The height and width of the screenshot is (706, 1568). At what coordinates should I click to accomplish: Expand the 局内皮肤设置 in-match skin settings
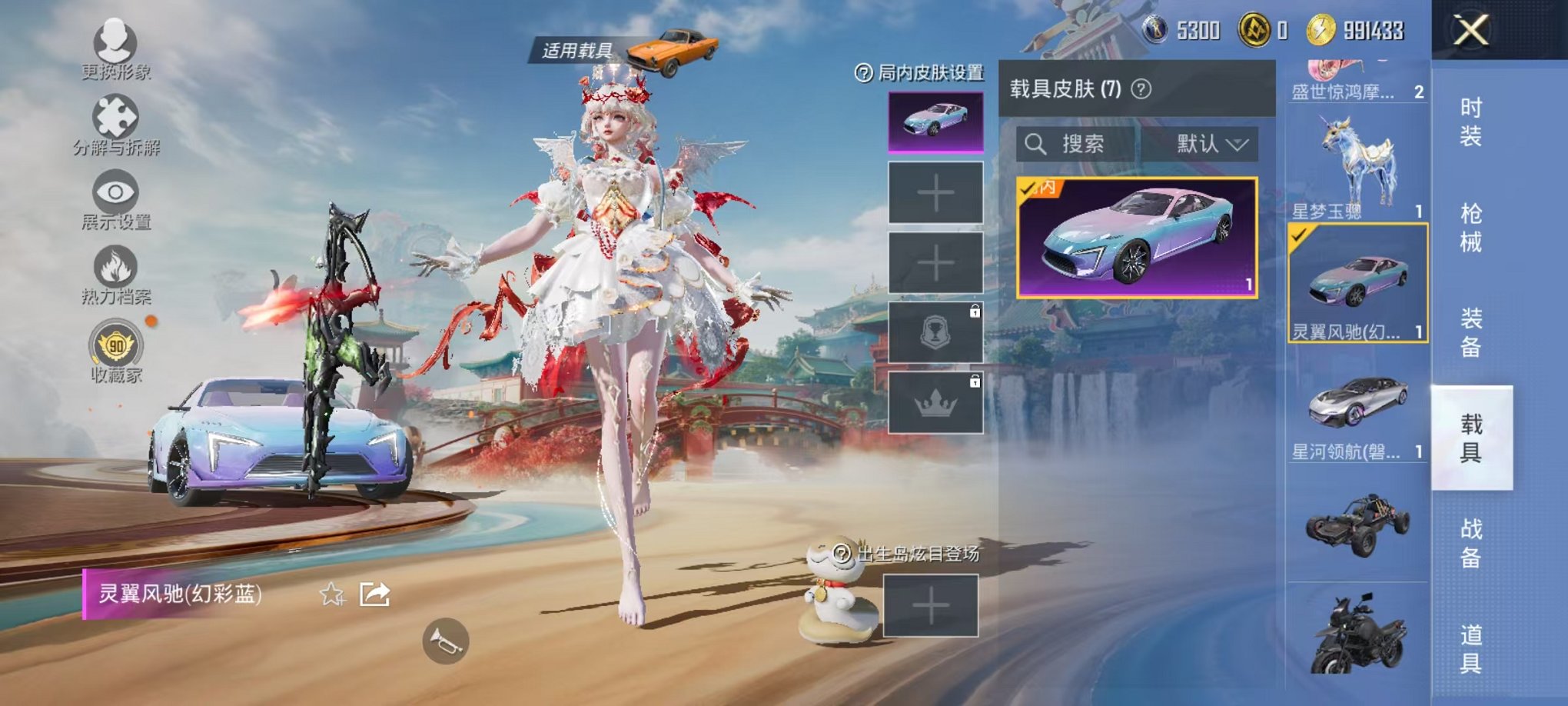919,76
